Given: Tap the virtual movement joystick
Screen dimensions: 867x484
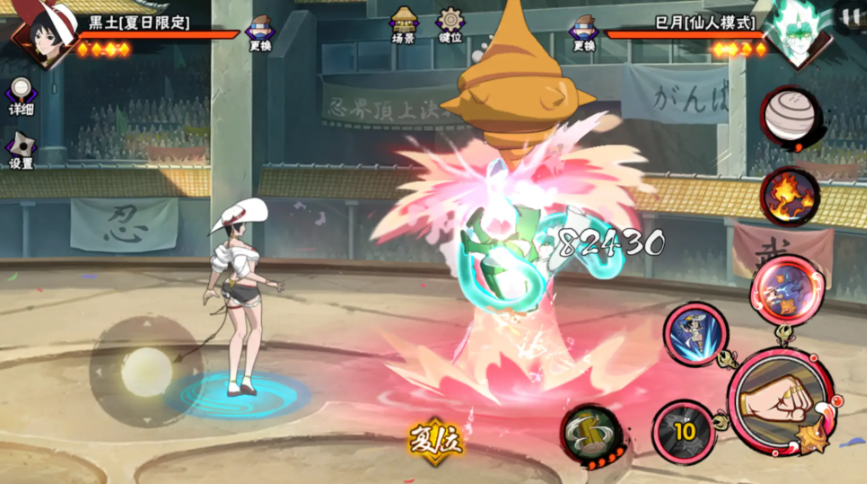Looking at the screenshot, I should click(x=146, y=372).
